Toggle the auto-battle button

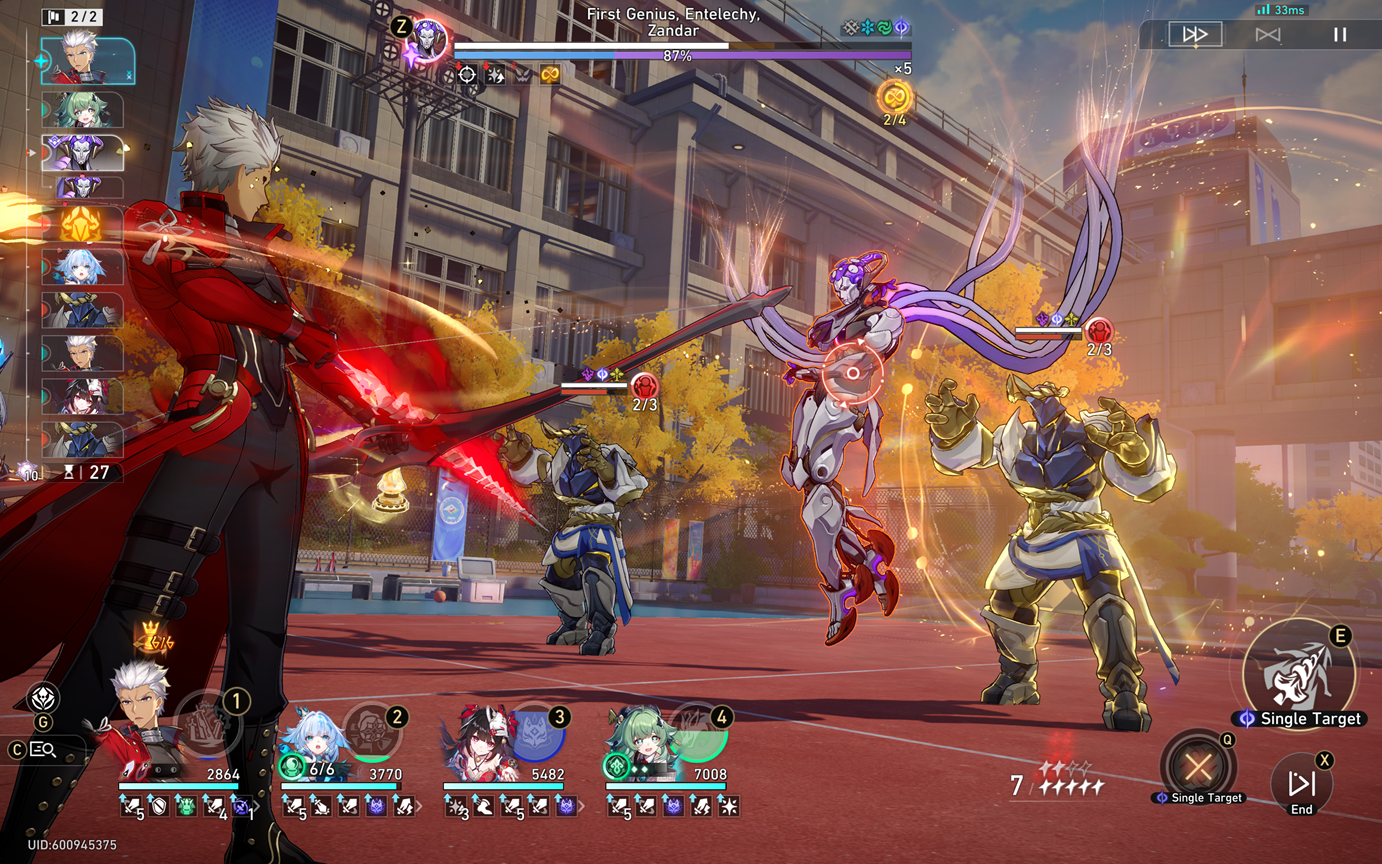1268,35
